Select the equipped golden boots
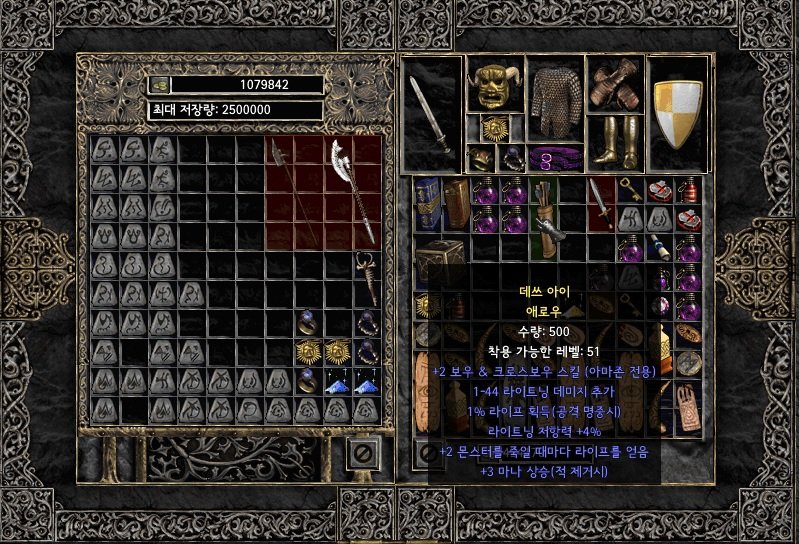The image size is (799, 544). (x=615, y=141)
